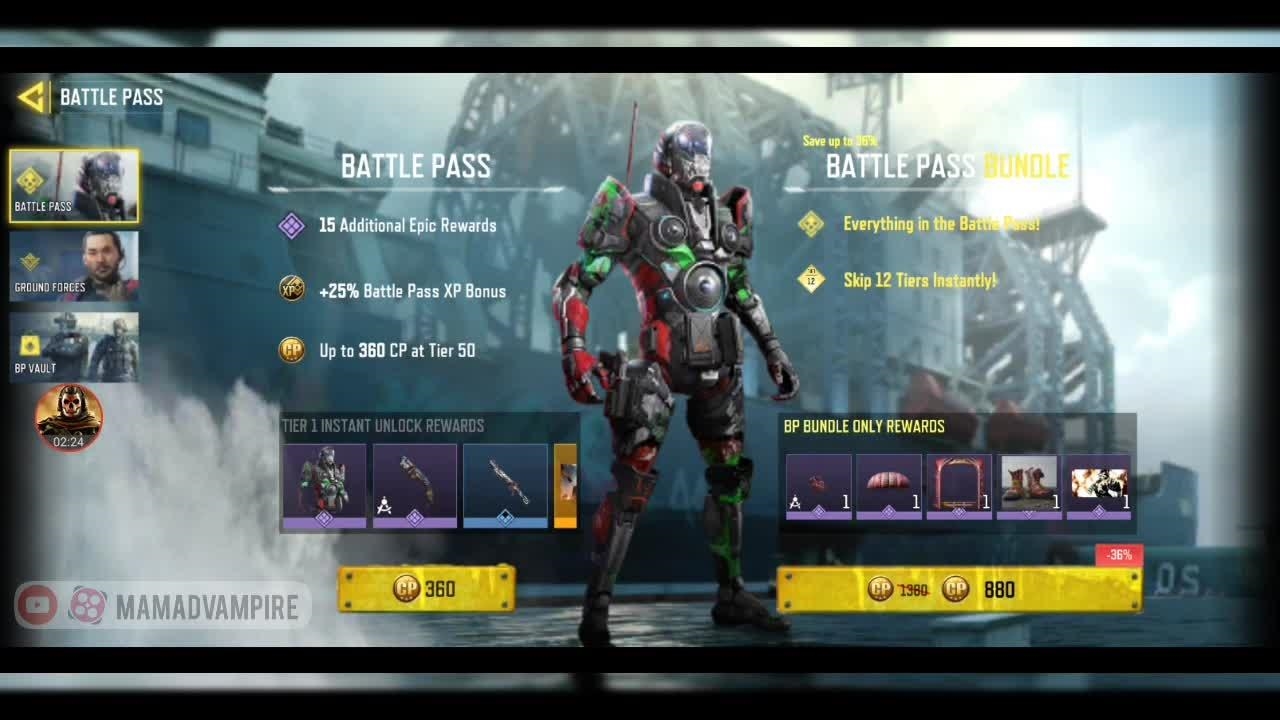This screenshot has height=720, width=1280.
Task: Go back using the yellow arrow
Action: tap(31, 97)
